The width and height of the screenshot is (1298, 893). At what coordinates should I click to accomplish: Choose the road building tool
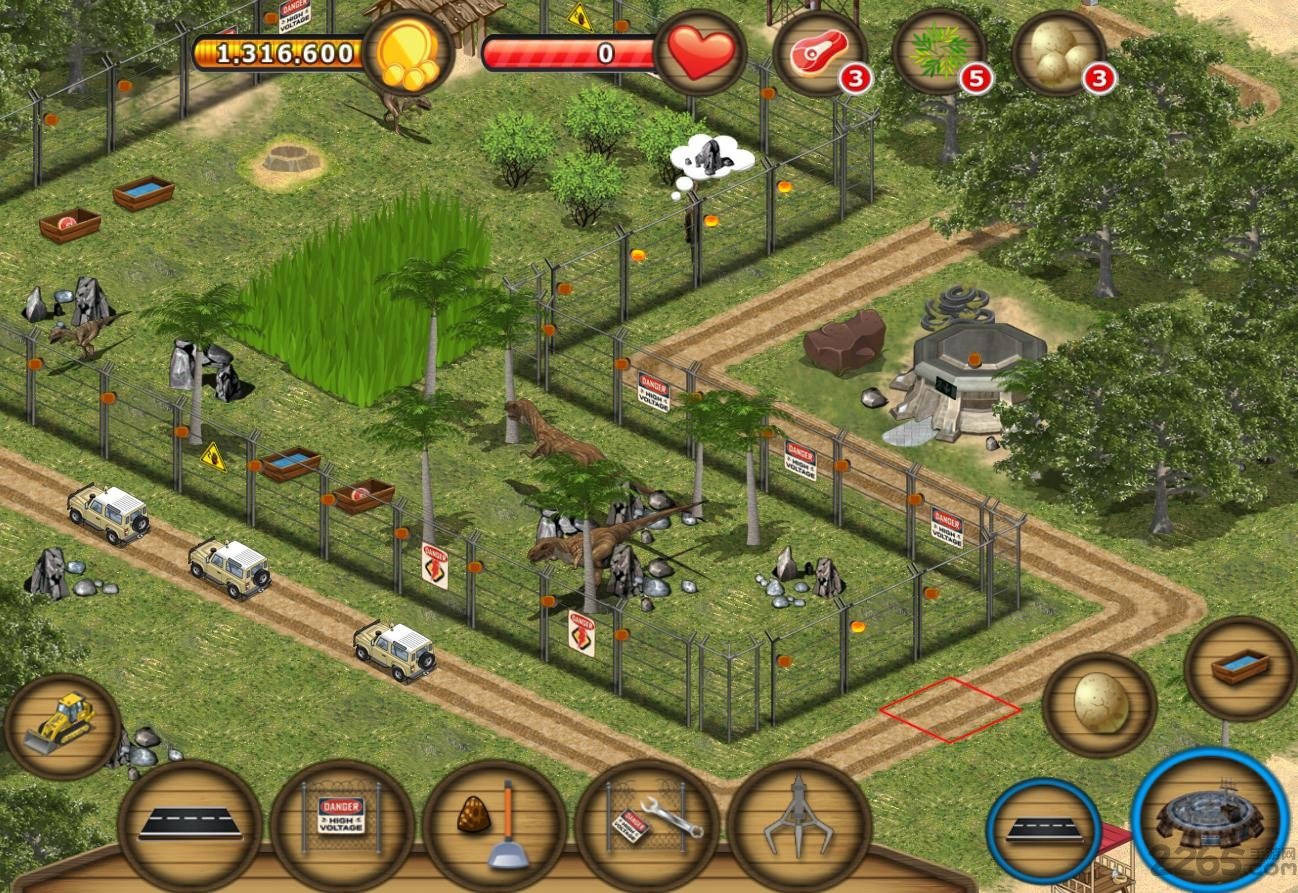[190, 824]
